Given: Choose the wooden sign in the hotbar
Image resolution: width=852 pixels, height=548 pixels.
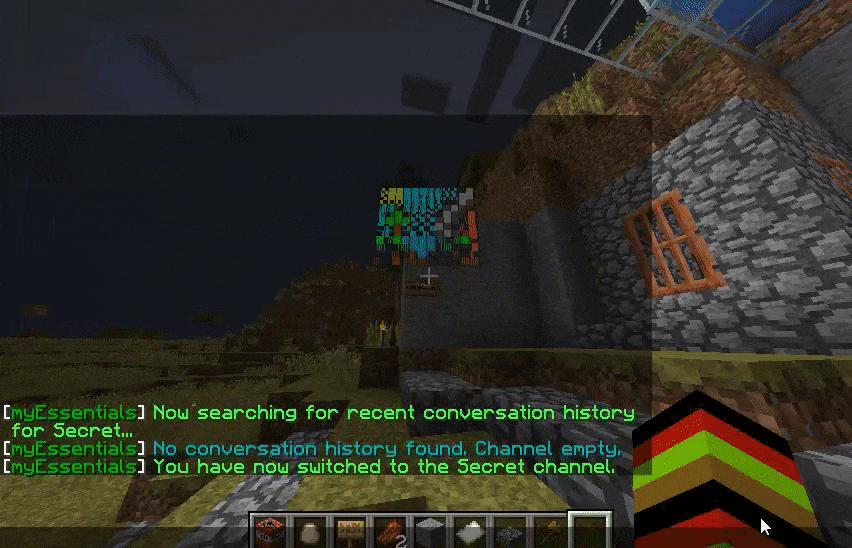Looking at the screenshot, I should (x=348, y=531).
